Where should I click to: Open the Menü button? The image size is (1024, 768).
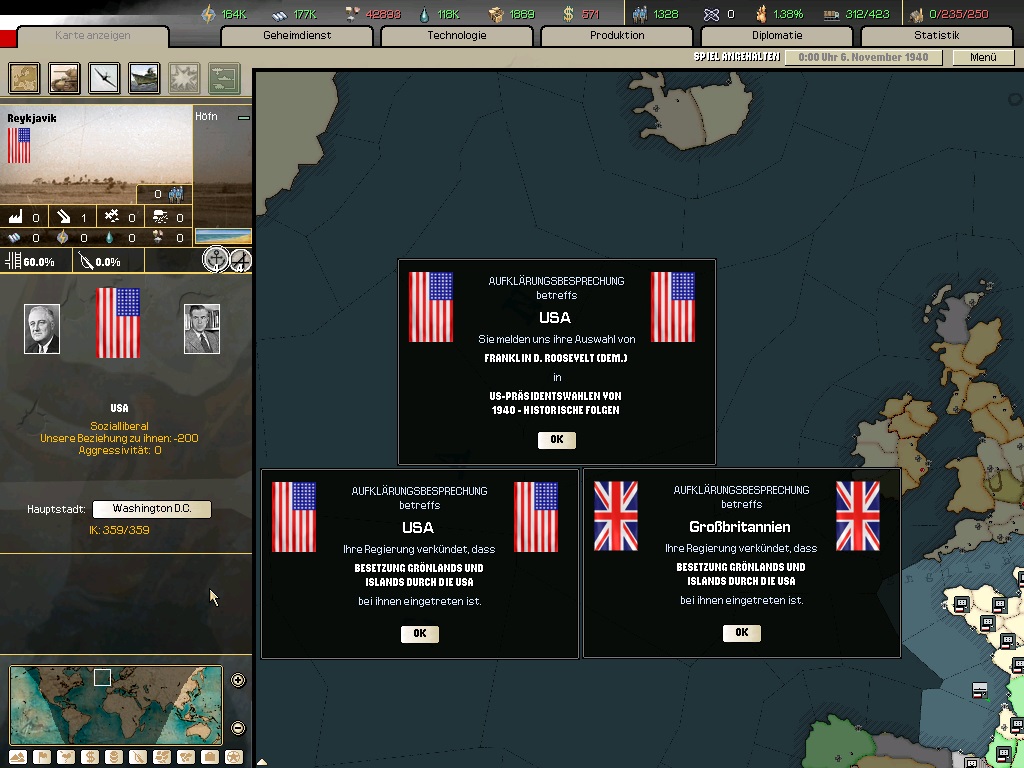pos(983,58)
